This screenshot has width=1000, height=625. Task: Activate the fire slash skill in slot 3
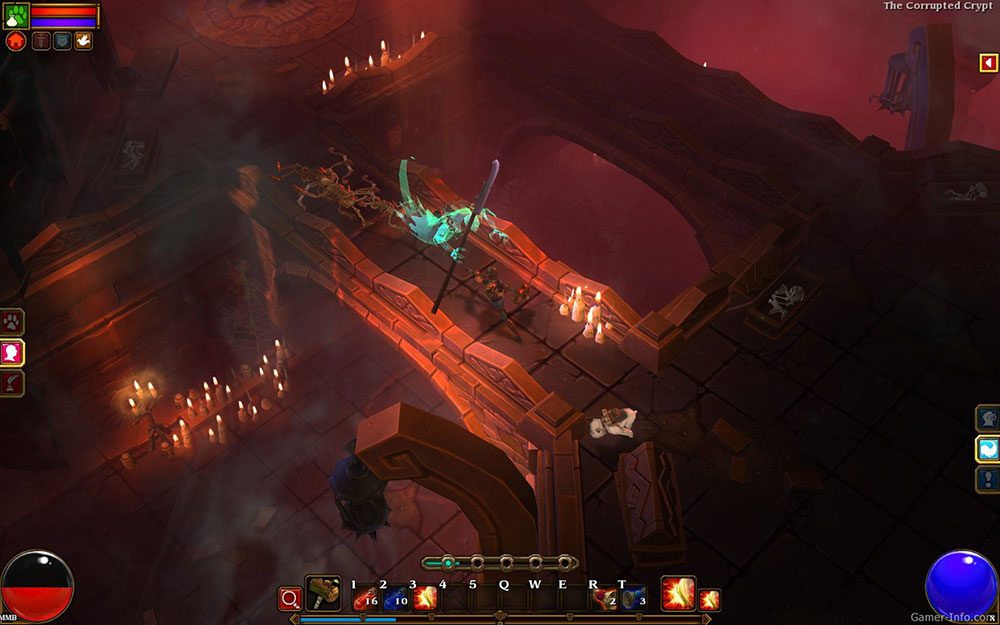tap(425, 597)
